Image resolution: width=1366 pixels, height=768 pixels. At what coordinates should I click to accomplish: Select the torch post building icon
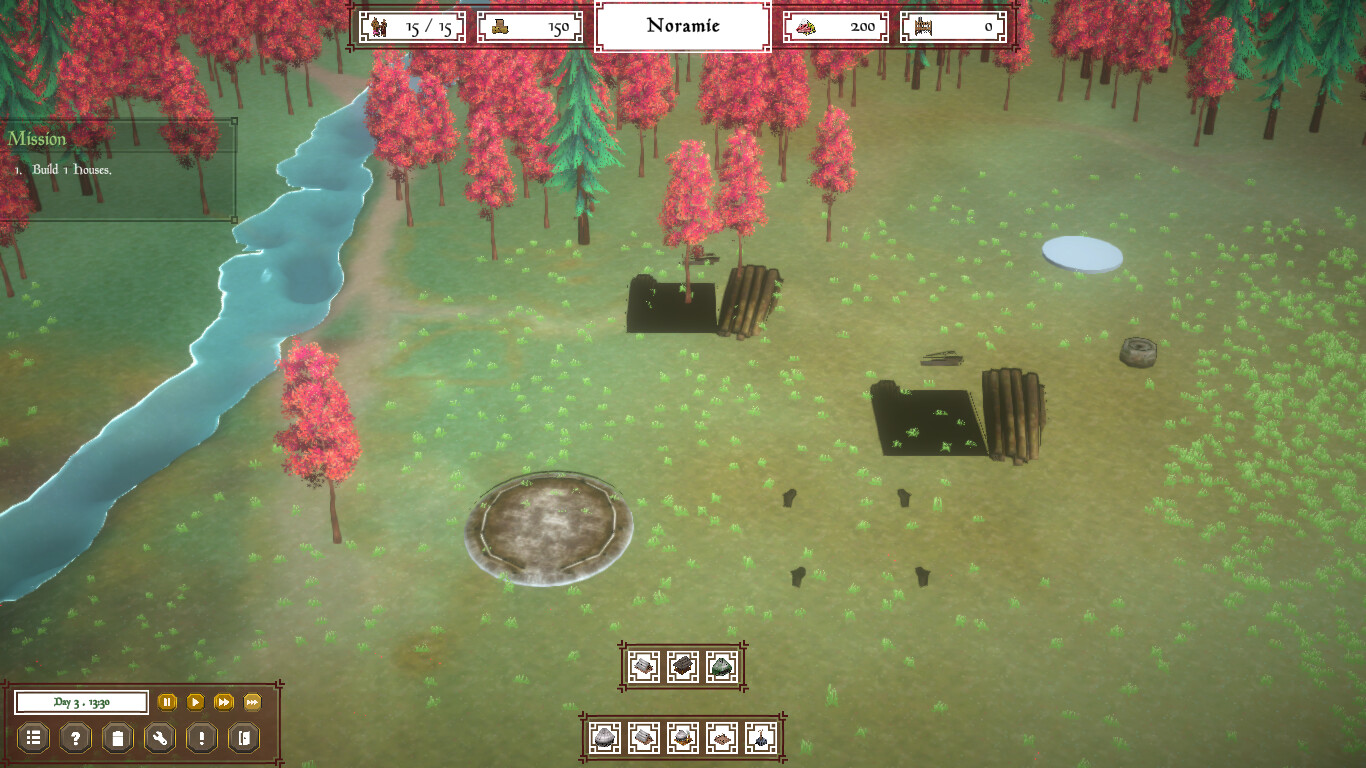[x=761, y=738]
